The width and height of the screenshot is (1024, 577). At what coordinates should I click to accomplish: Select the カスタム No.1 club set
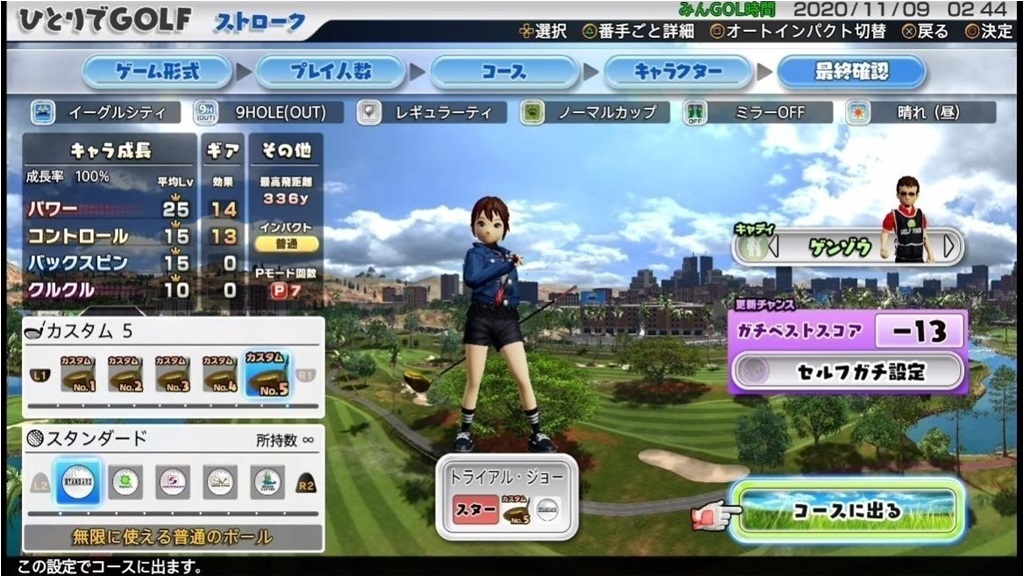(x=76, y=374)
